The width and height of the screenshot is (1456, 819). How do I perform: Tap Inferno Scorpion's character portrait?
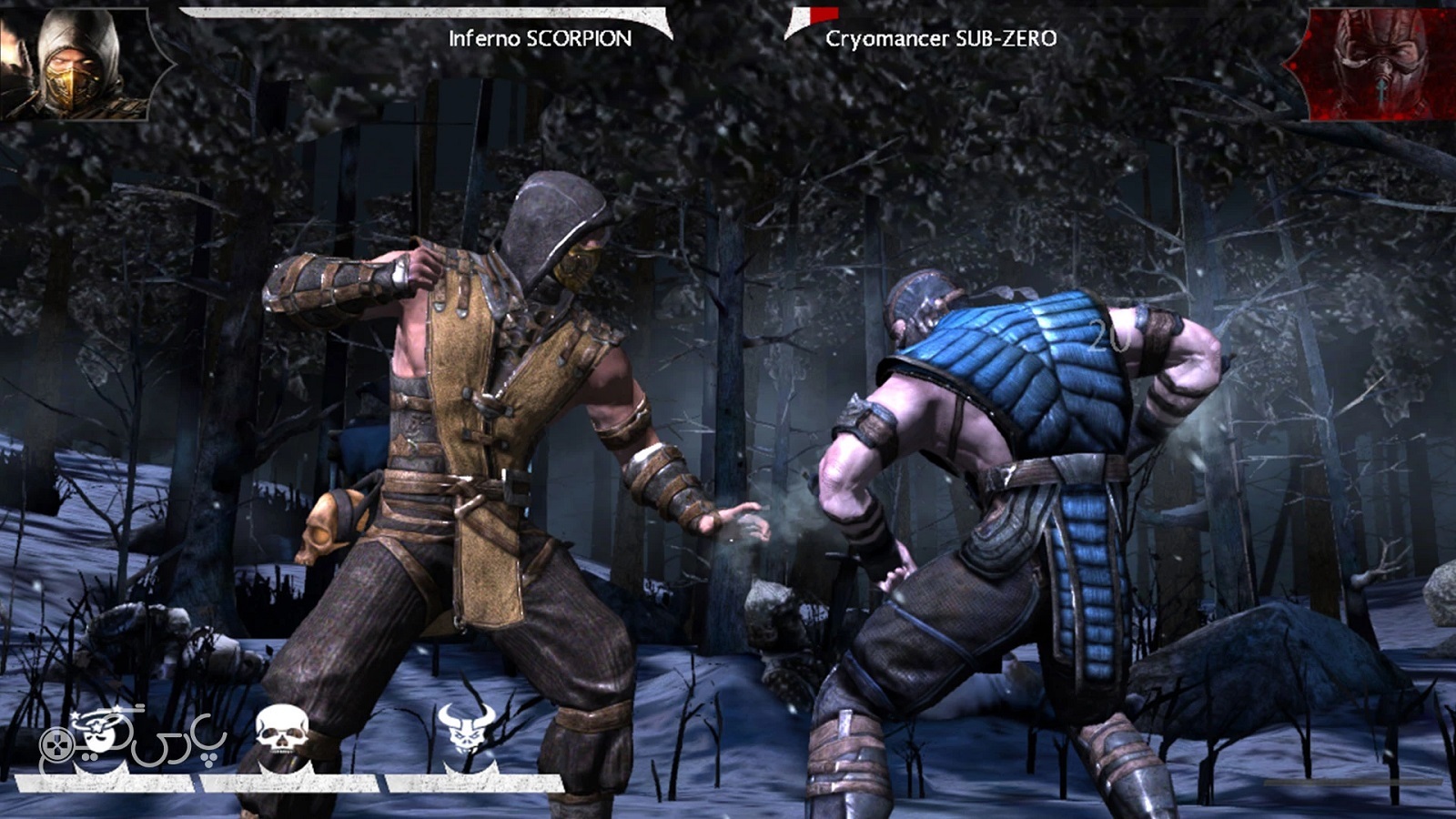[x=77, y=64]
